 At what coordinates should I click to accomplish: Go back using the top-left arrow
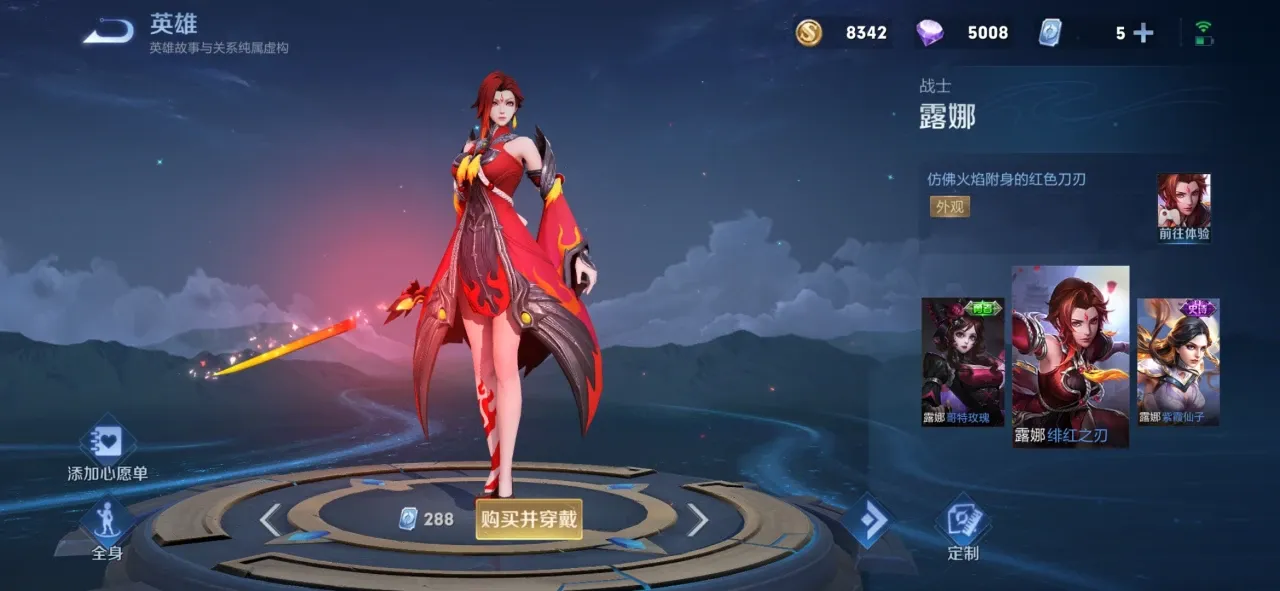tap(108, 32)
